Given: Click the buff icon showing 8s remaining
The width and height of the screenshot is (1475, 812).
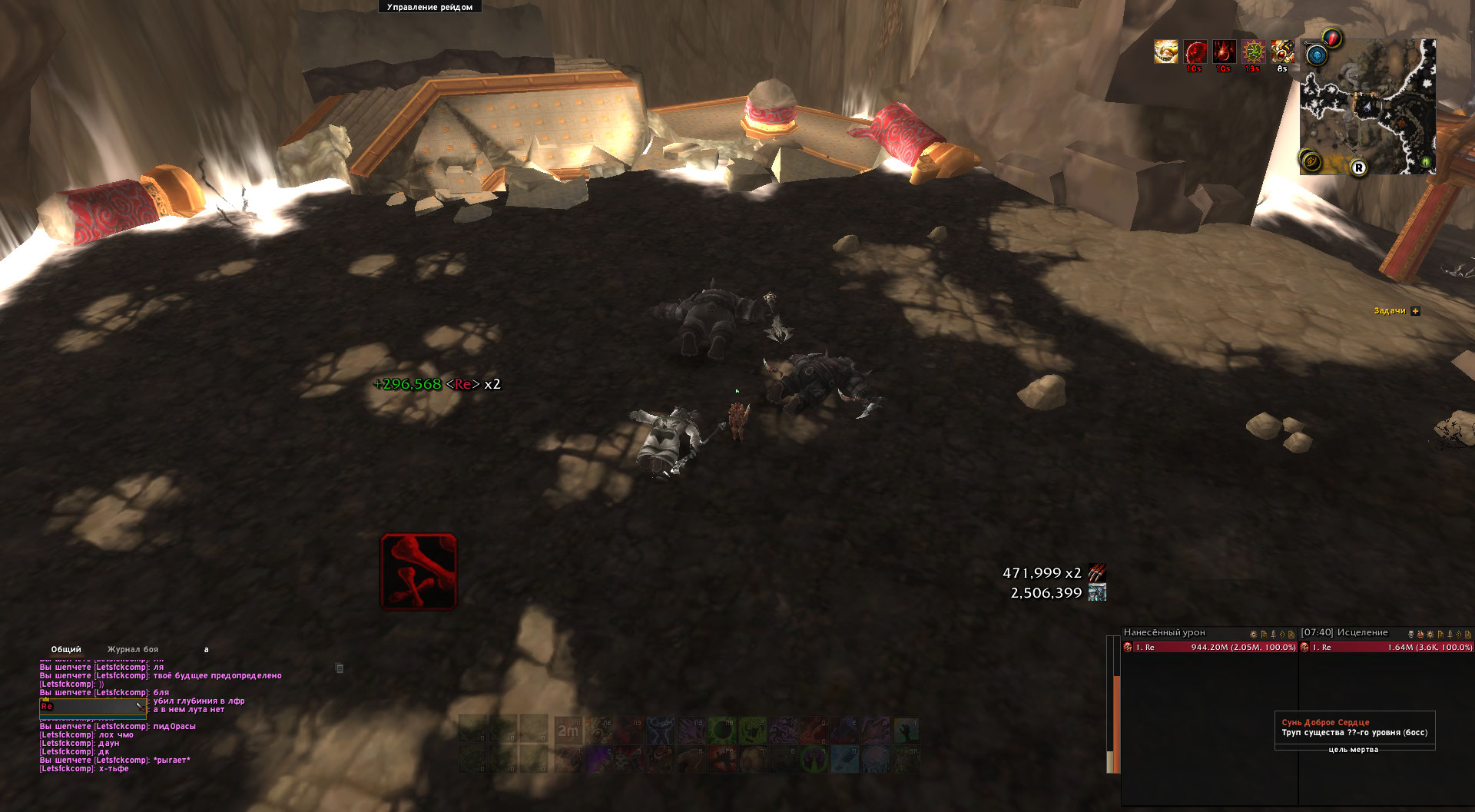Looking at the screenshot, I should coord(1282,51).
